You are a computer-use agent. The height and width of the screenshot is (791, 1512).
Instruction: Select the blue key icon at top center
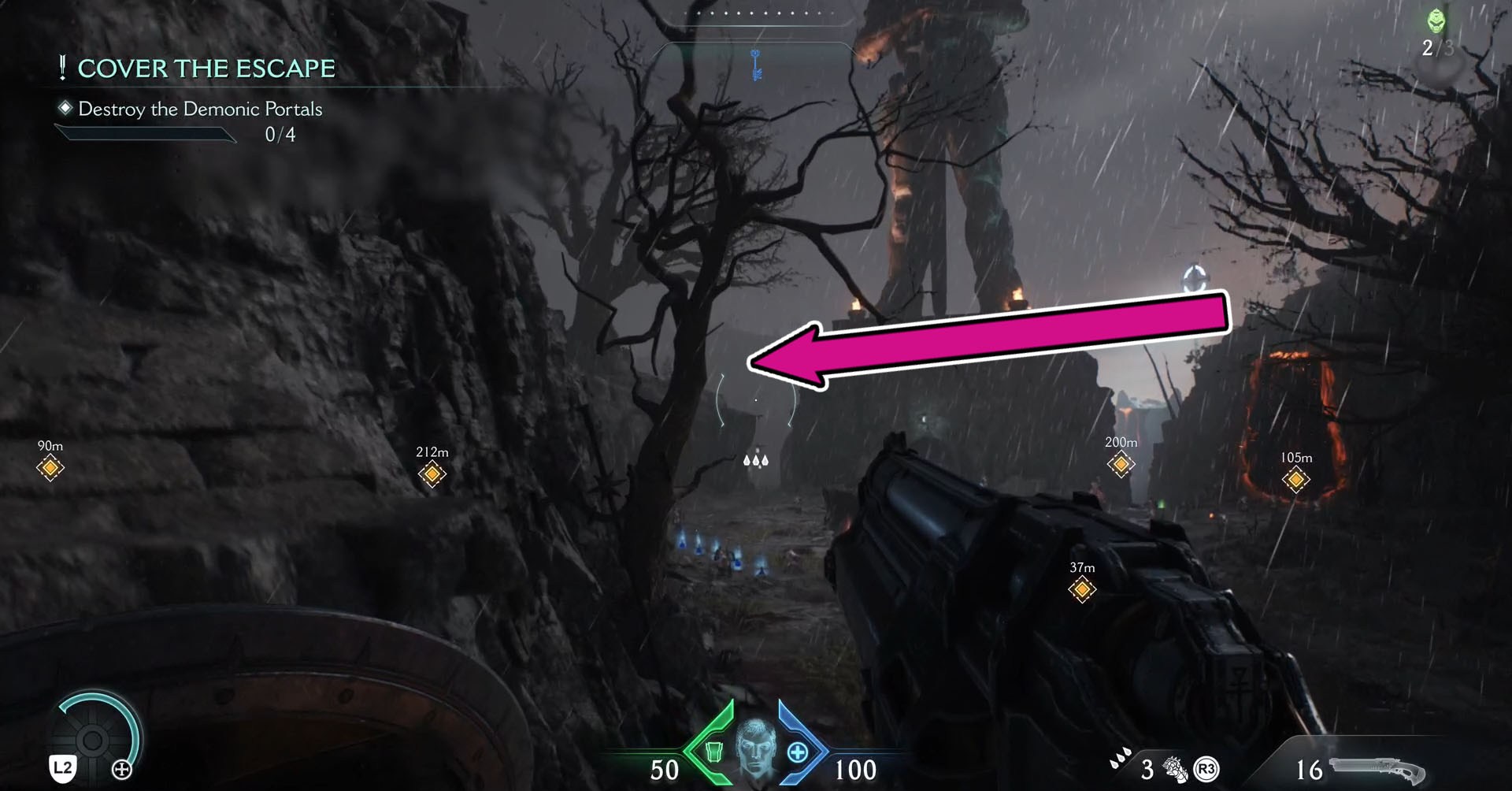(x=755, y=65)
